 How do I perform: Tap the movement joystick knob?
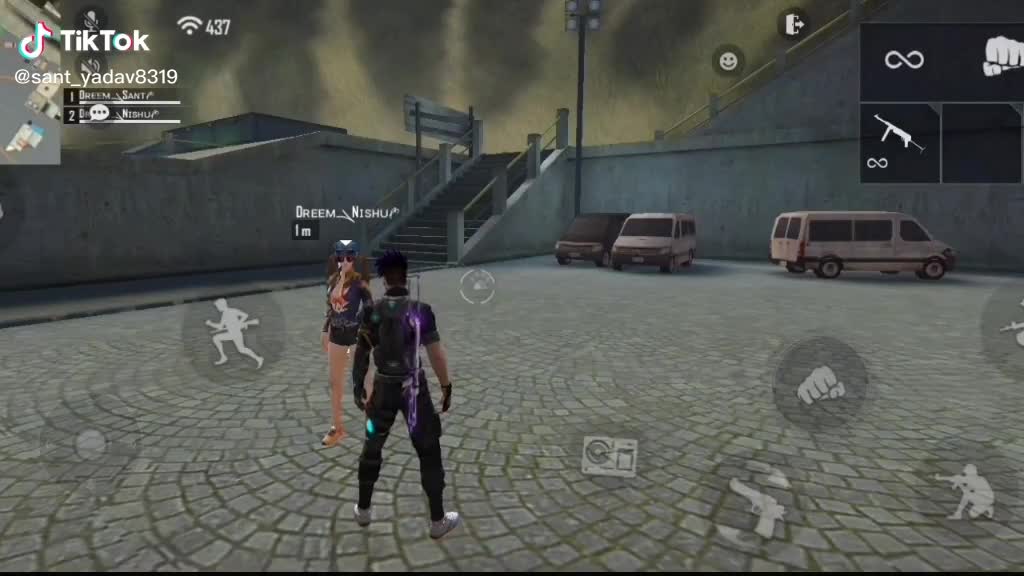tap(90, 444)
